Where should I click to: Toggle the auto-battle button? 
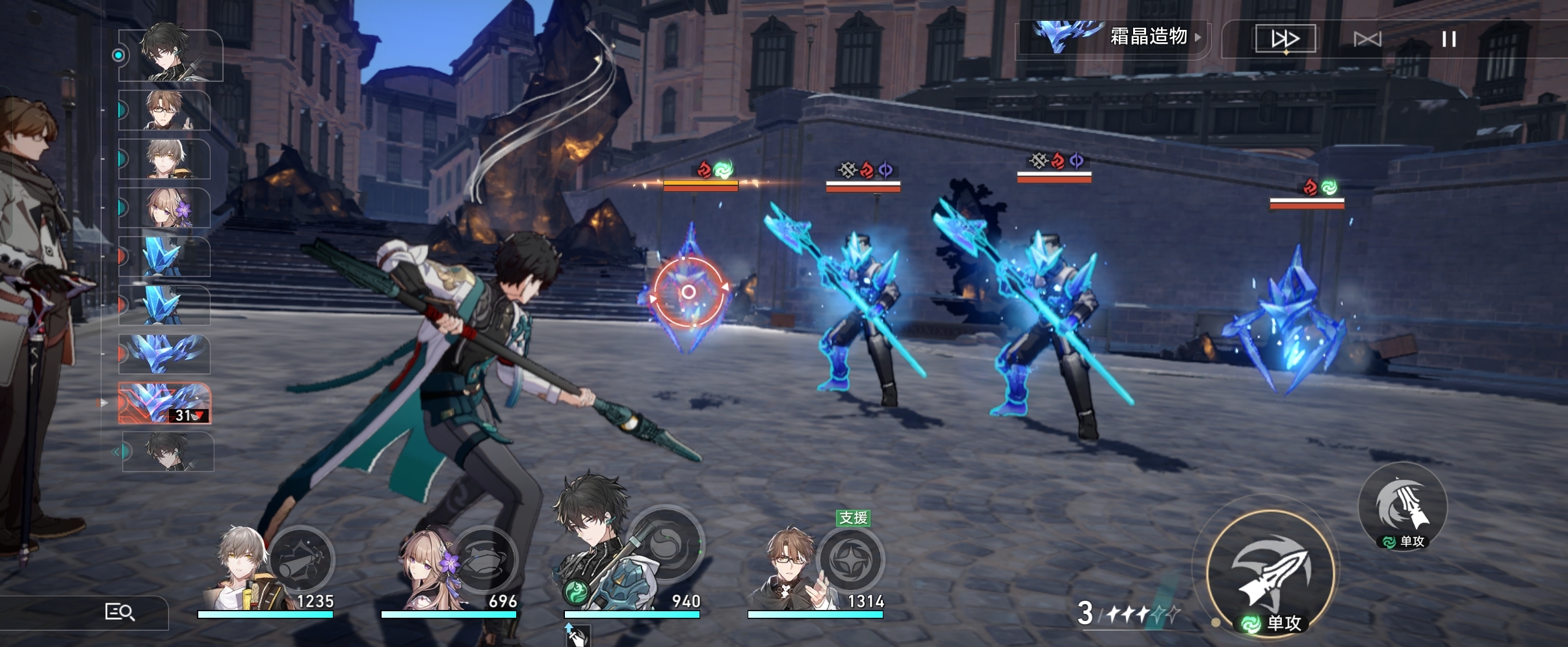tap(1367, 39)
